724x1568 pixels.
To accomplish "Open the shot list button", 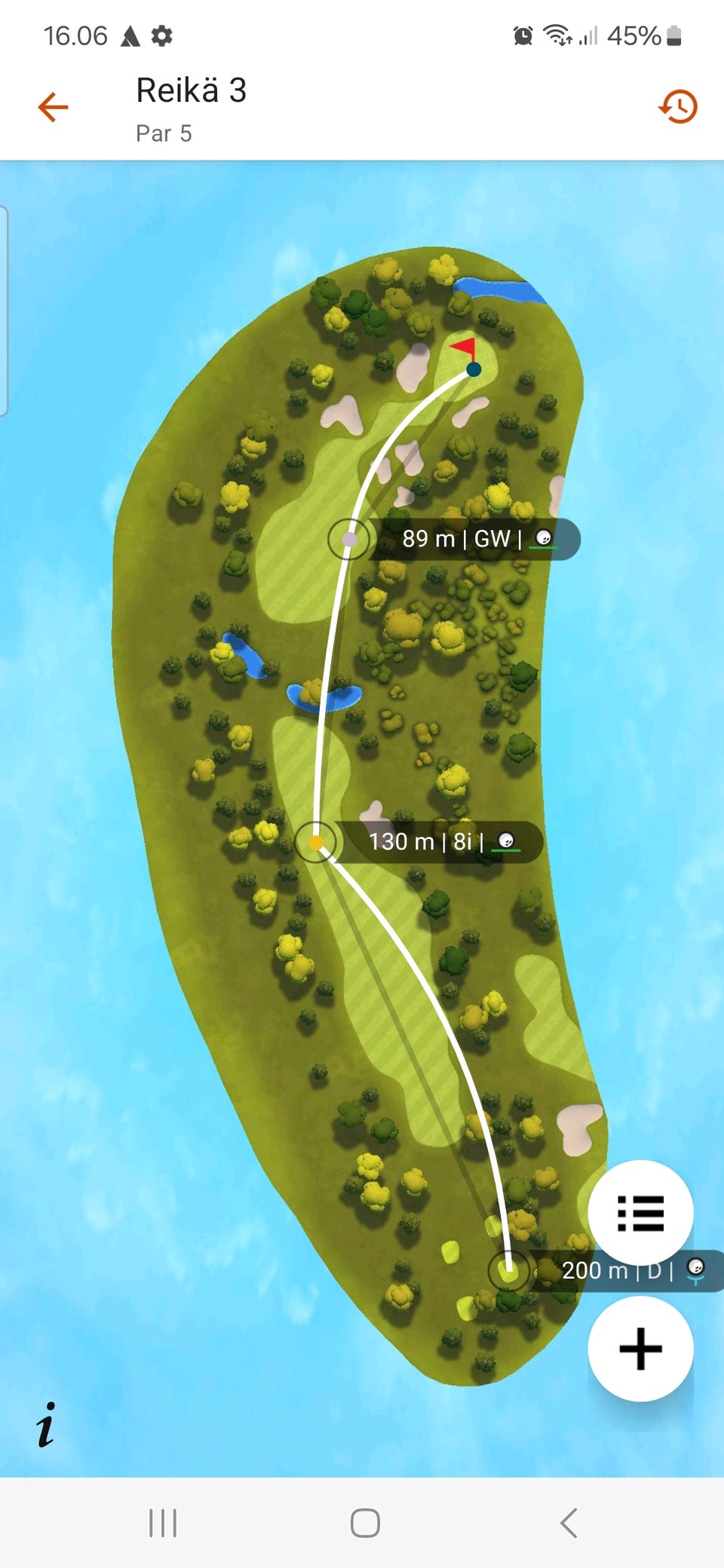I will (x=640, y=1213).
